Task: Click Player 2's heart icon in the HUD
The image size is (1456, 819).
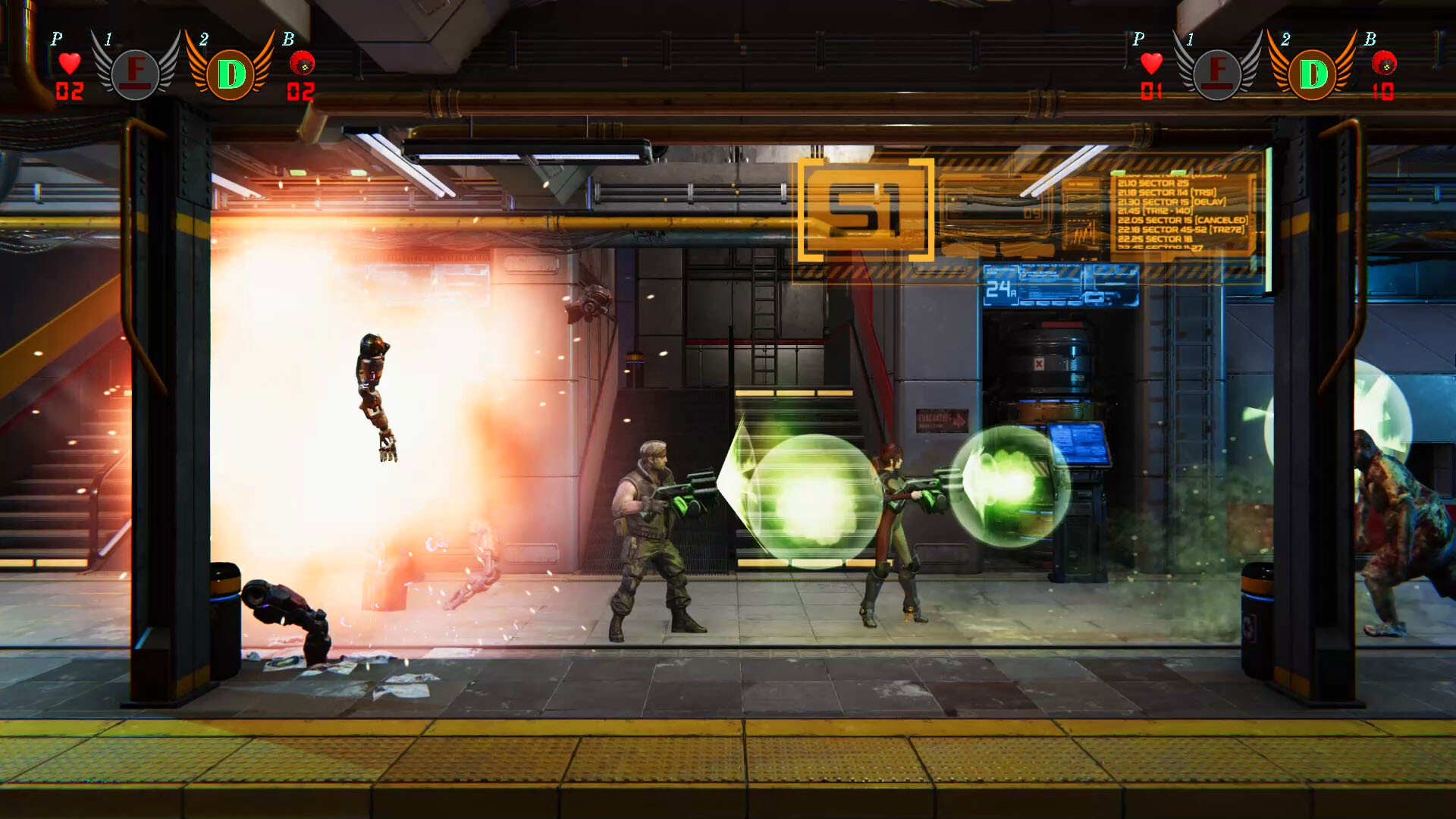Action: coord(1151,63)
